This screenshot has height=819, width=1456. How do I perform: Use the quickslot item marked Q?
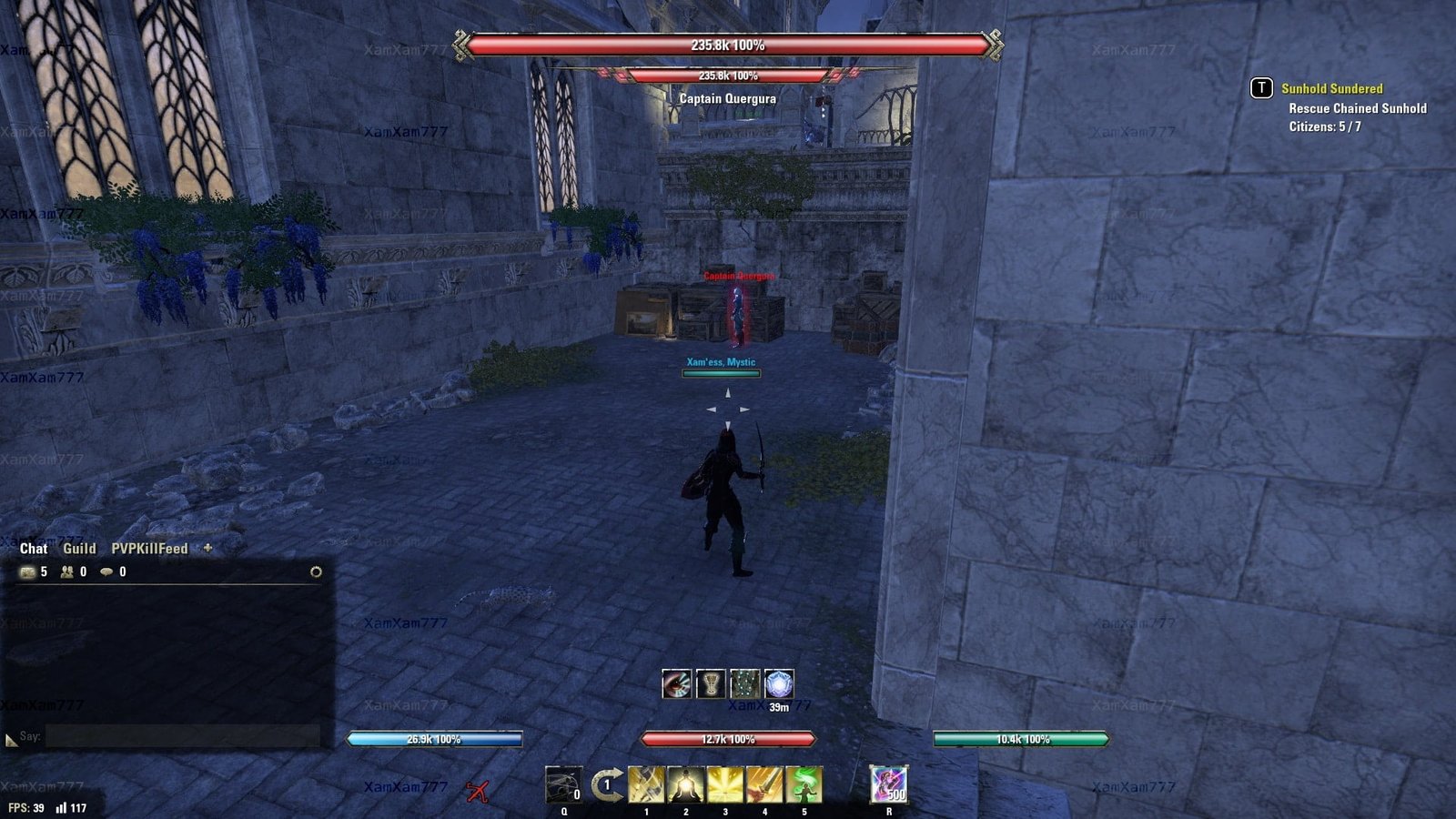[x=563, y=784]
